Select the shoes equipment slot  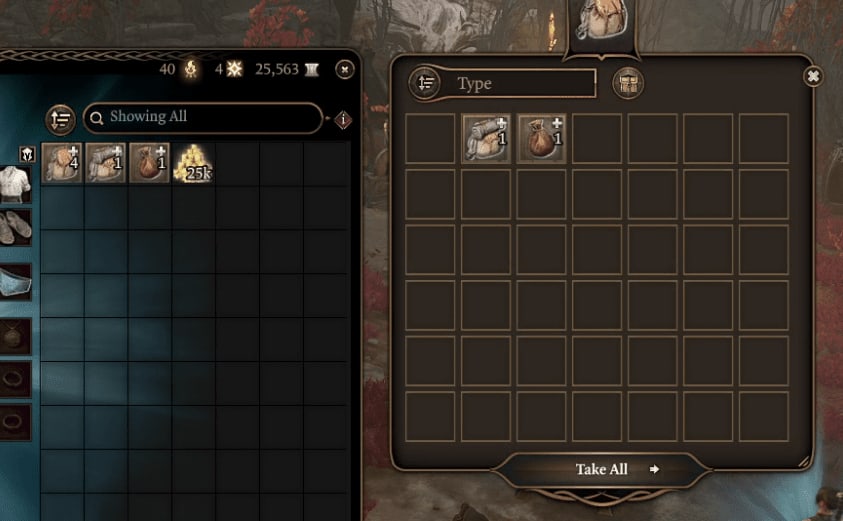point(15,226)
